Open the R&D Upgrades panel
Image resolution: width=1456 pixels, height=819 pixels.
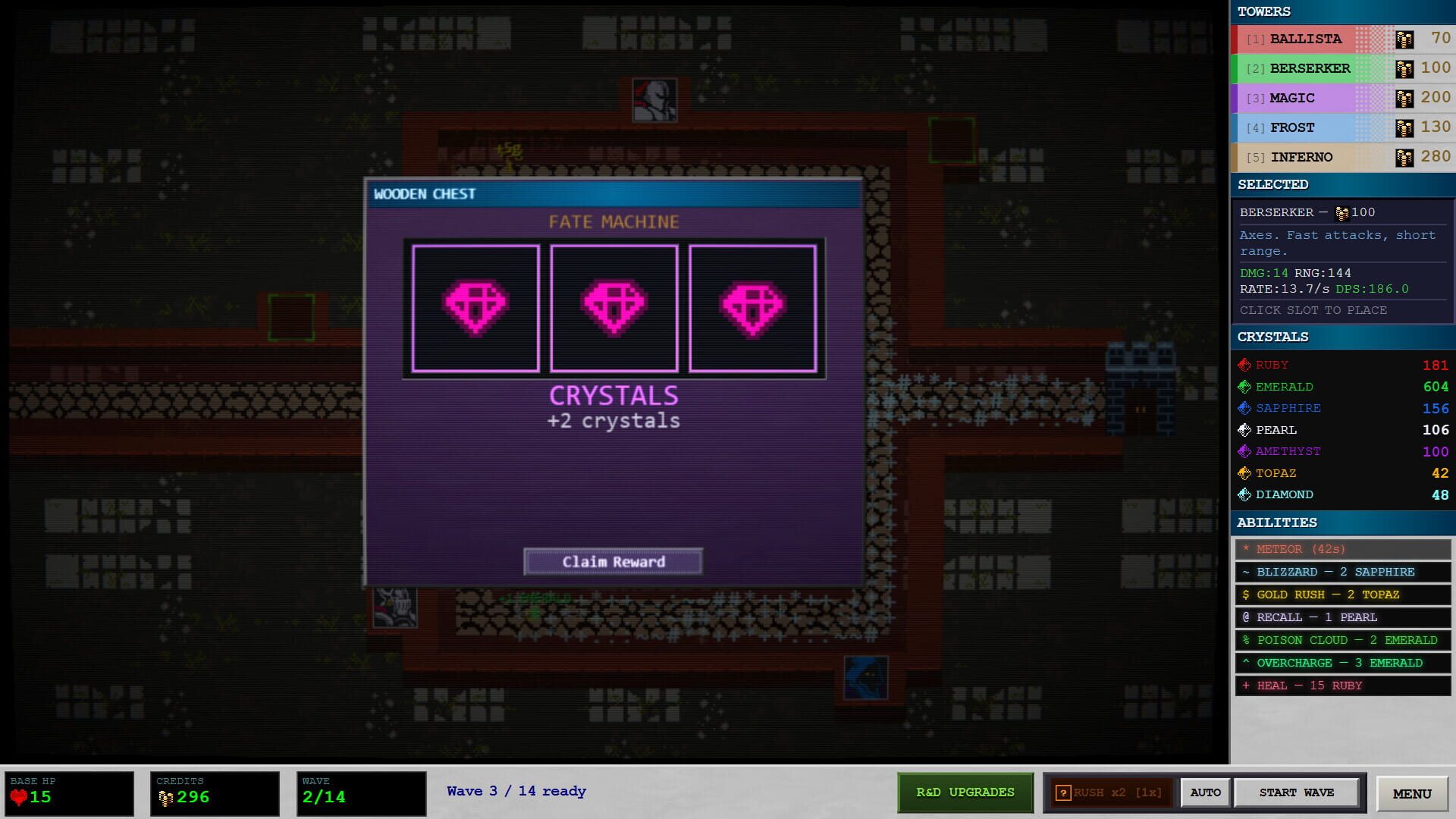point(965,792)
